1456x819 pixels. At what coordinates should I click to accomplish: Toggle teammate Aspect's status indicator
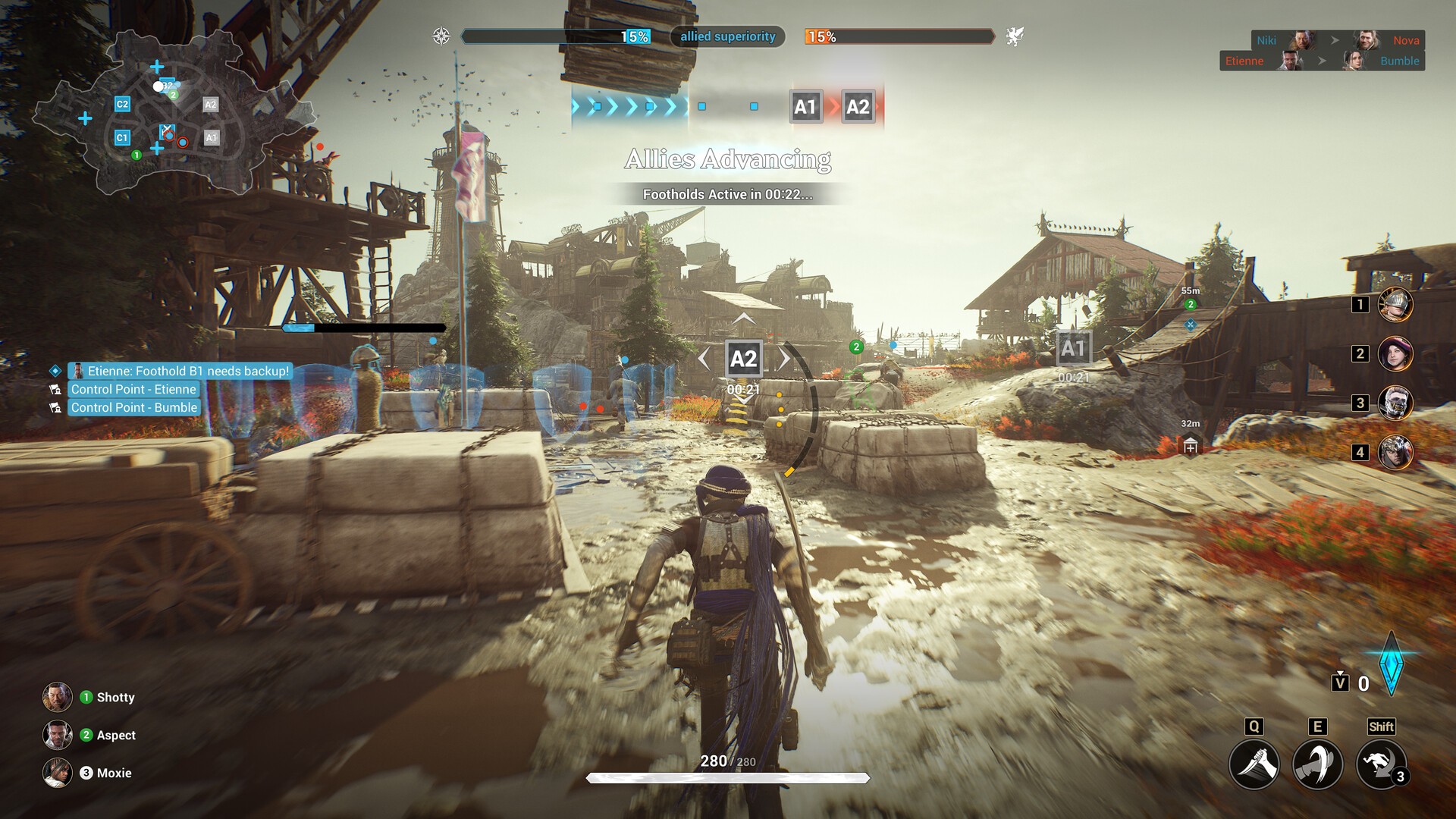pos(86,735)
